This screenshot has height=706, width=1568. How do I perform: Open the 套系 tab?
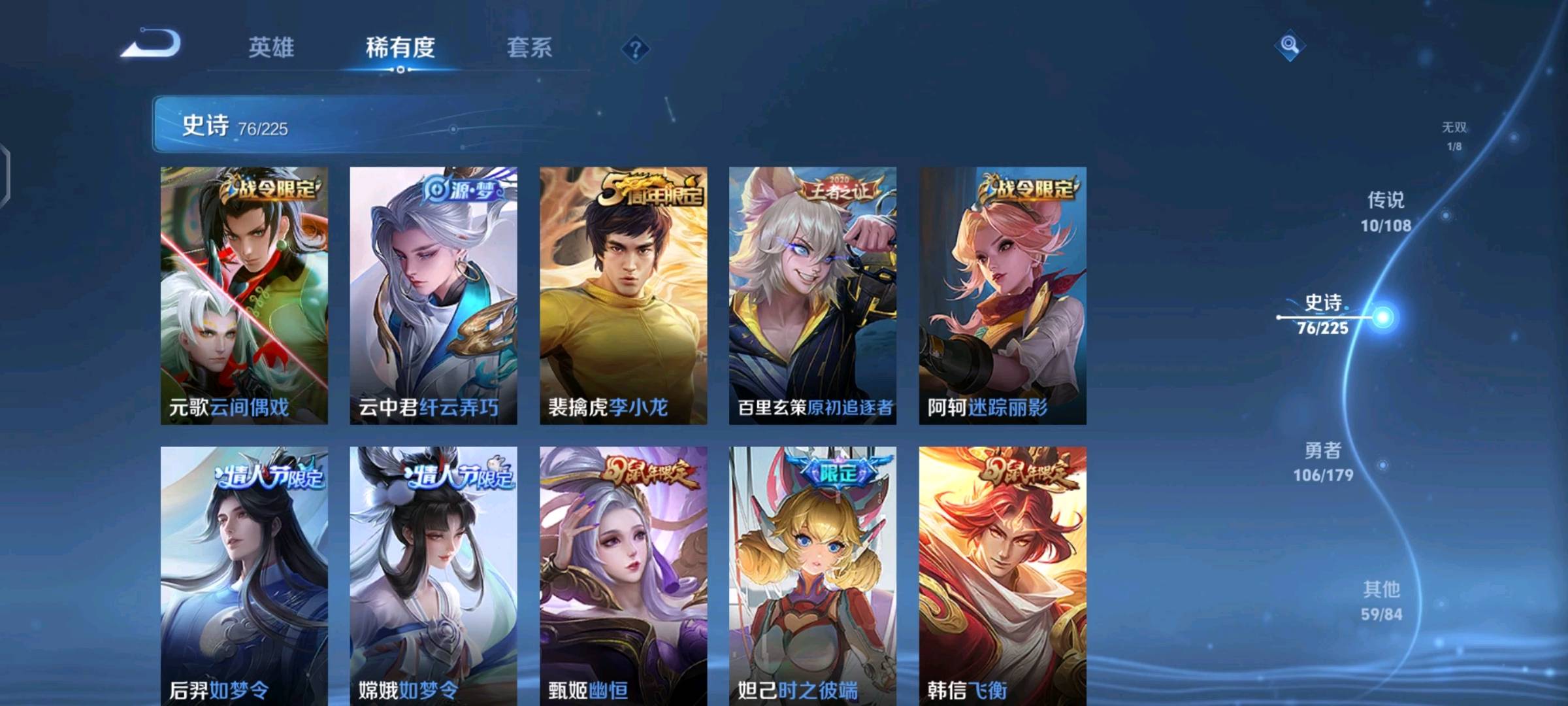(529, 48)
